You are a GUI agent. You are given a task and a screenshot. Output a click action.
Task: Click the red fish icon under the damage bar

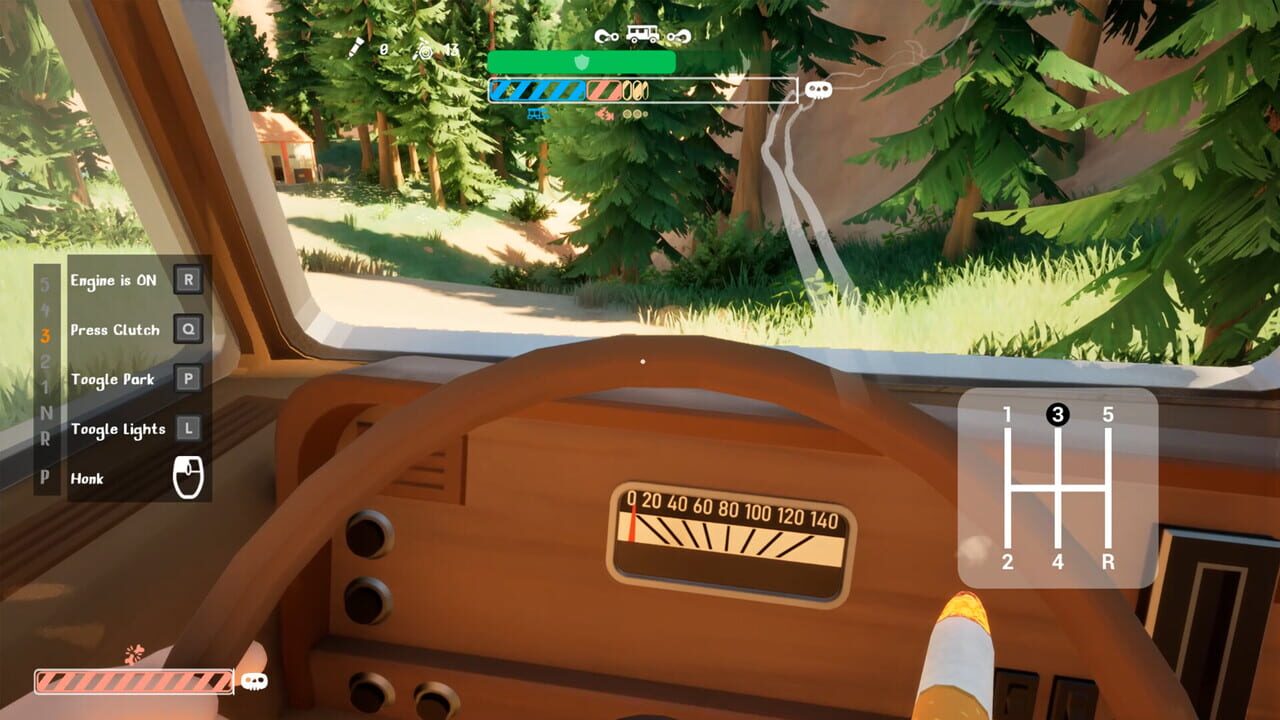(x=605, y=115)
